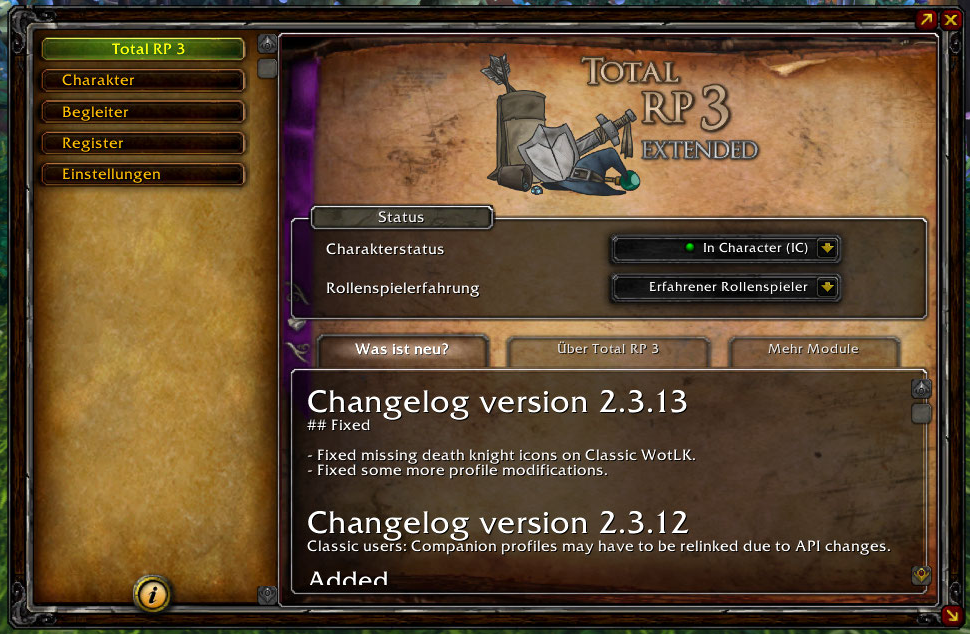Close the Total RP 3 window
This screenshot has height=634, width=970.
pyautogui.click(x=950, y=19)
